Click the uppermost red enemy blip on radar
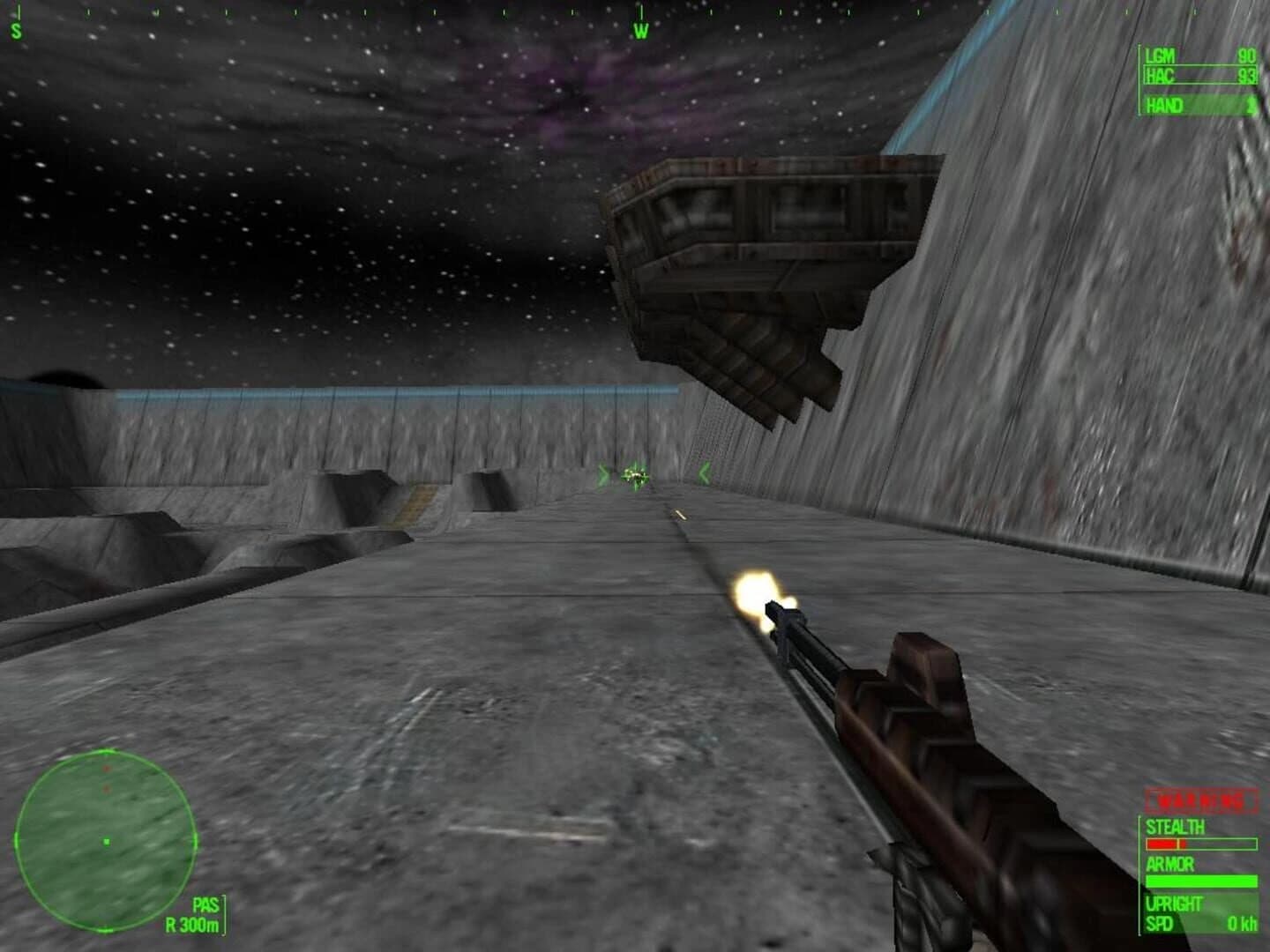The height and width of the screenshot is (952, 1270). 106,769
